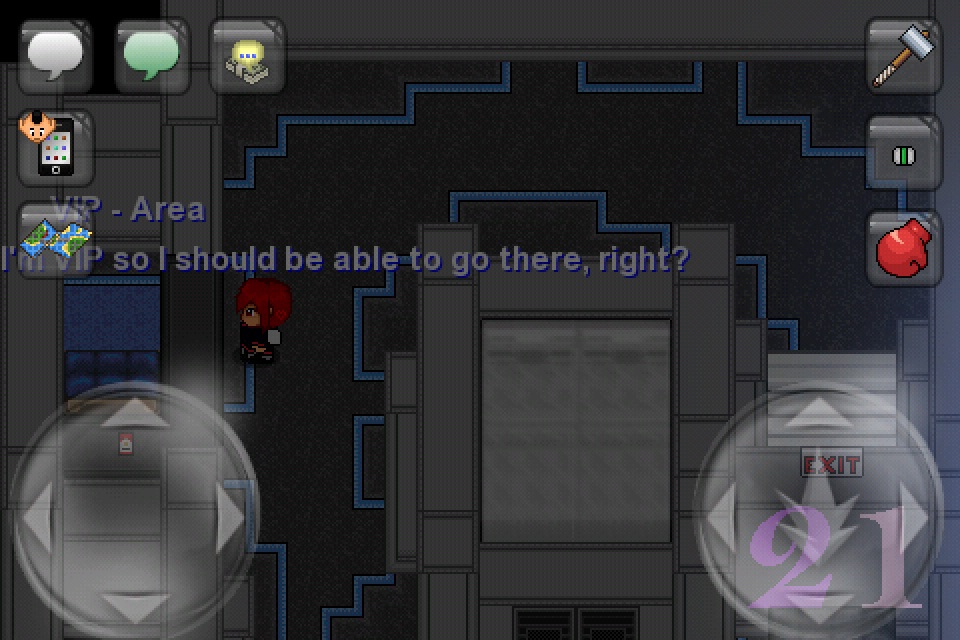
Task: Tap the right action pad left arrow
Action: [722, 514]
